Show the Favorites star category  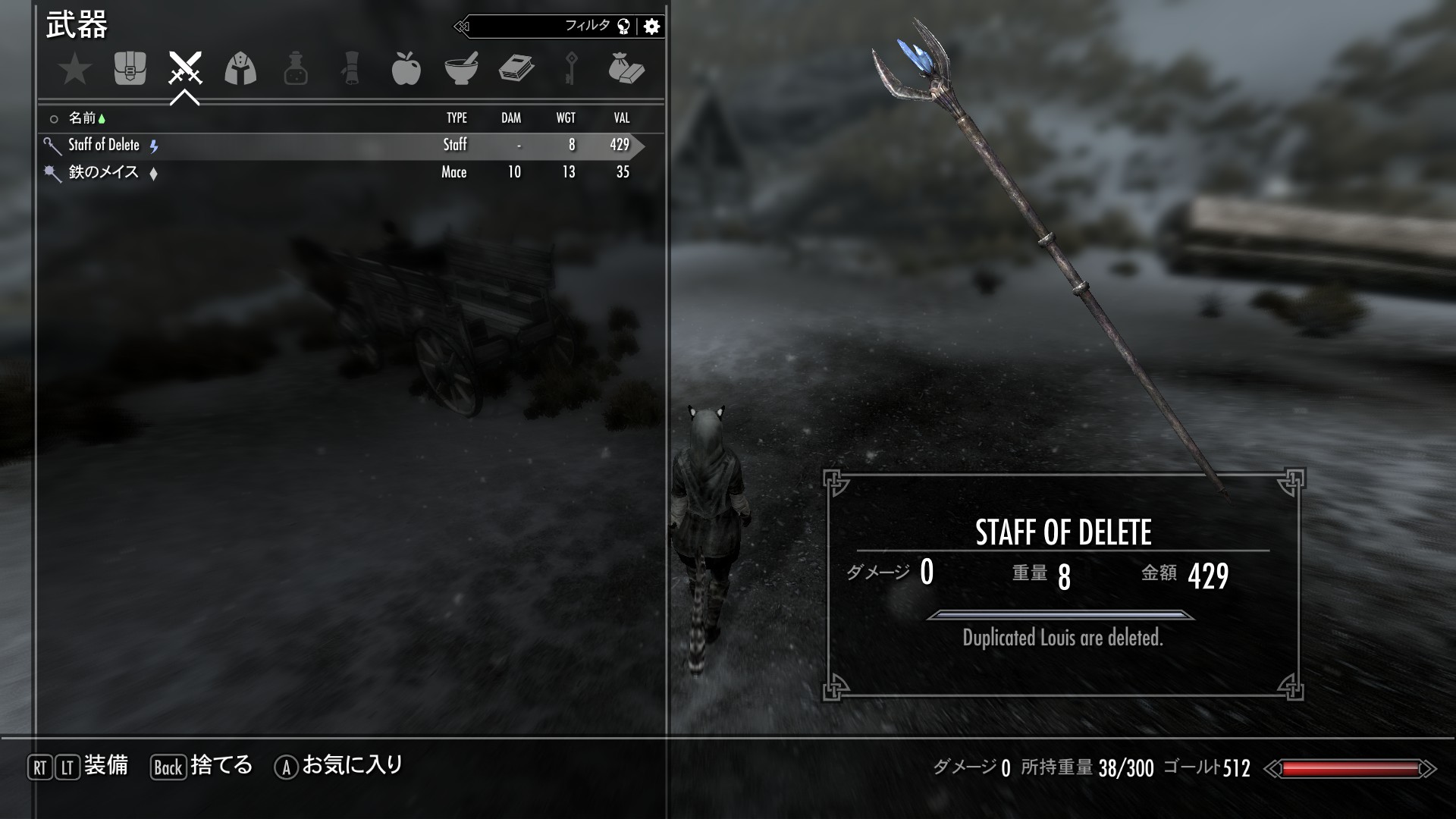(75, 70)
